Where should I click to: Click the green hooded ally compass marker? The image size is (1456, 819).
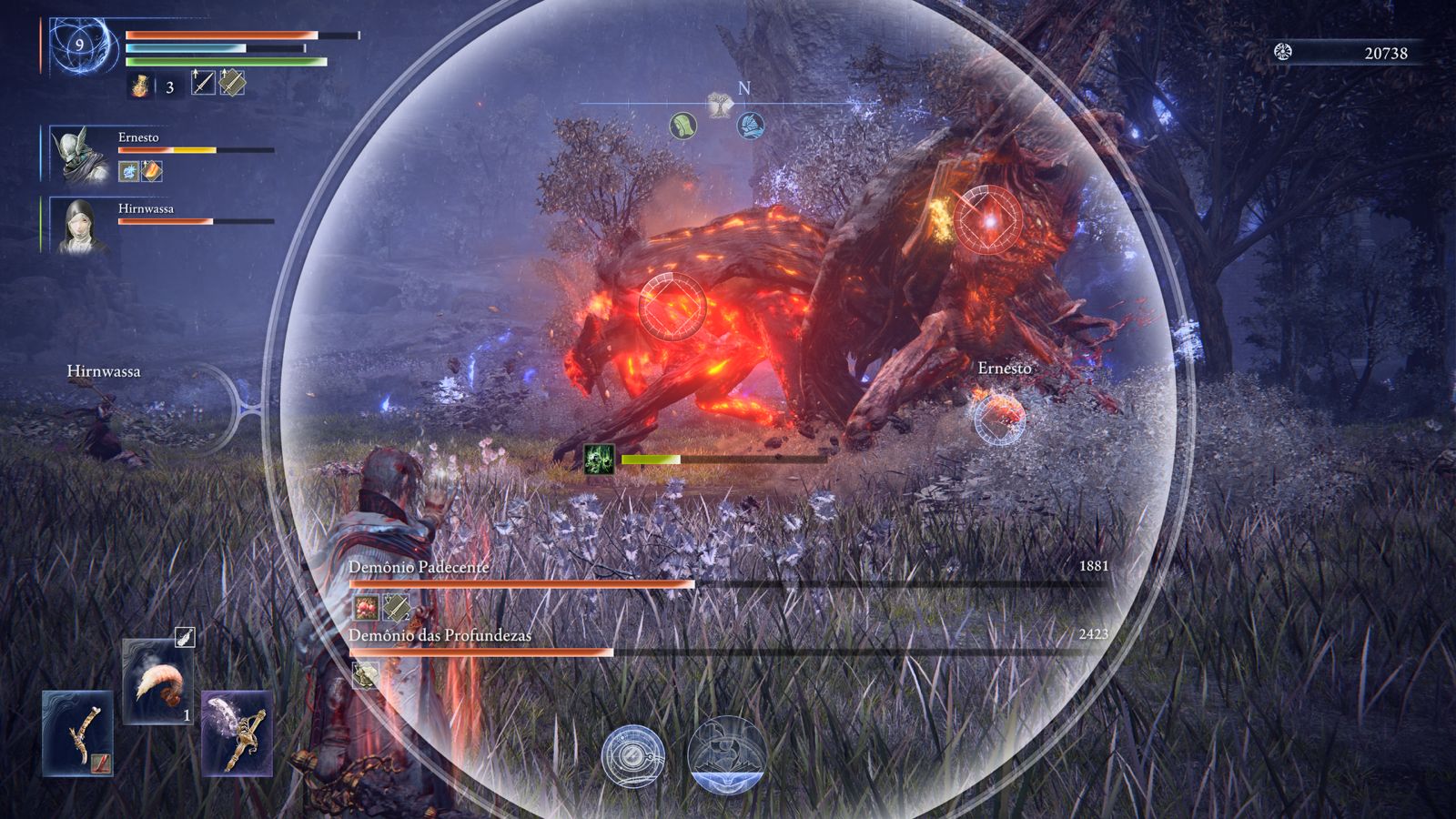(683, 126)
